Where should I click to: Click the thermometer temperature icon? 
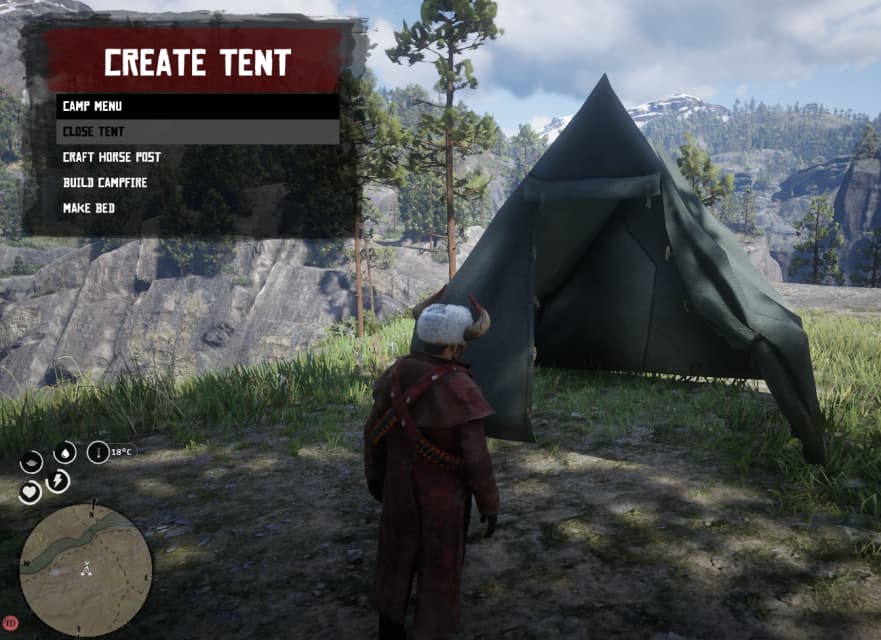point(98,453)
